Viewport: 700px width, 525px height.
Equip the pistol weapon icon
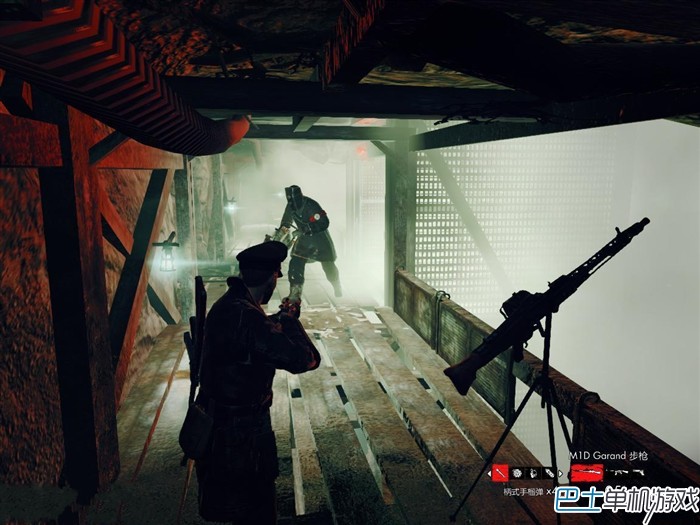pos(639,472)
